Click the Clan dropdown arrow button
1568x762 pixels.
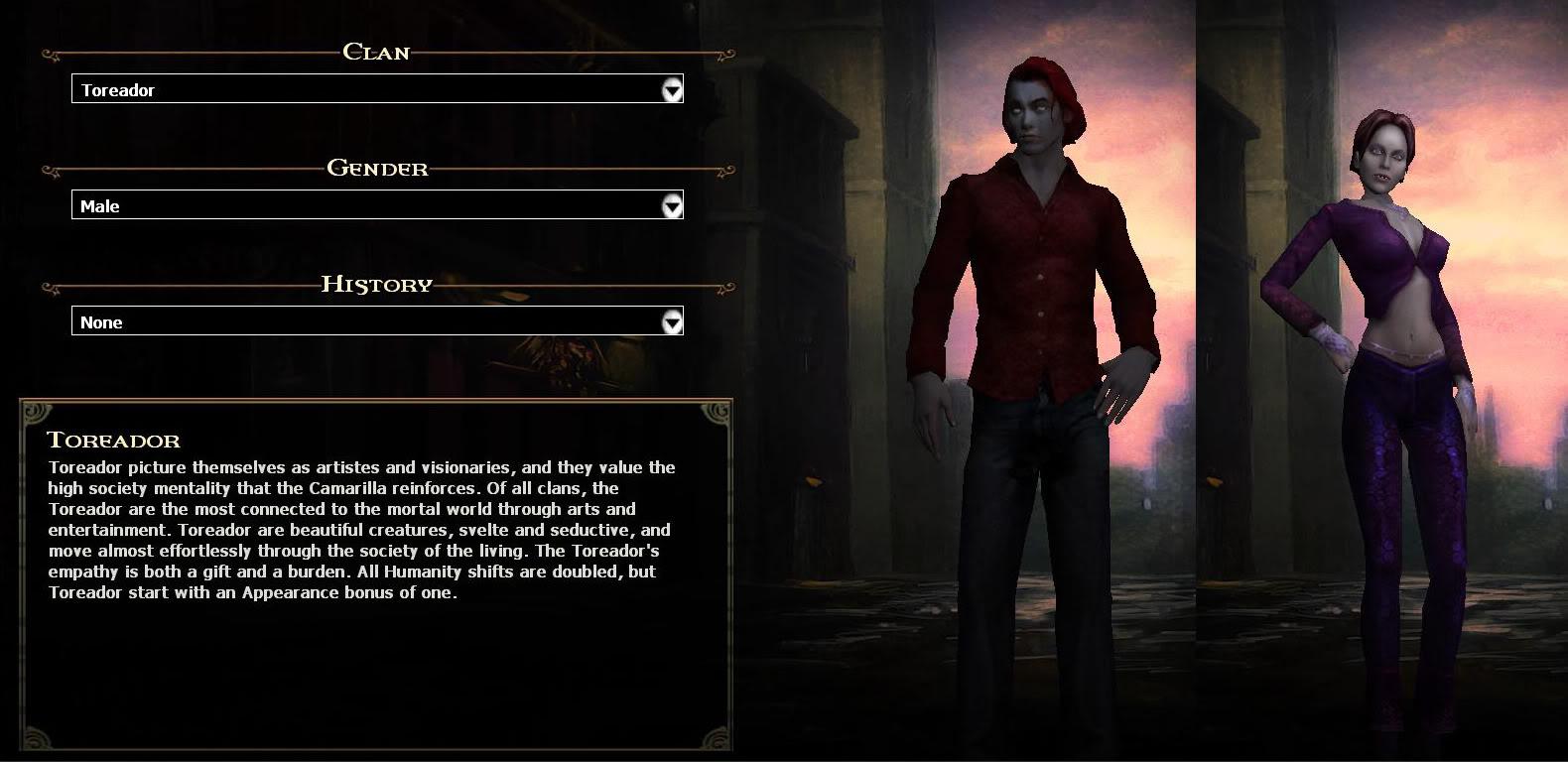click(672, 90)
